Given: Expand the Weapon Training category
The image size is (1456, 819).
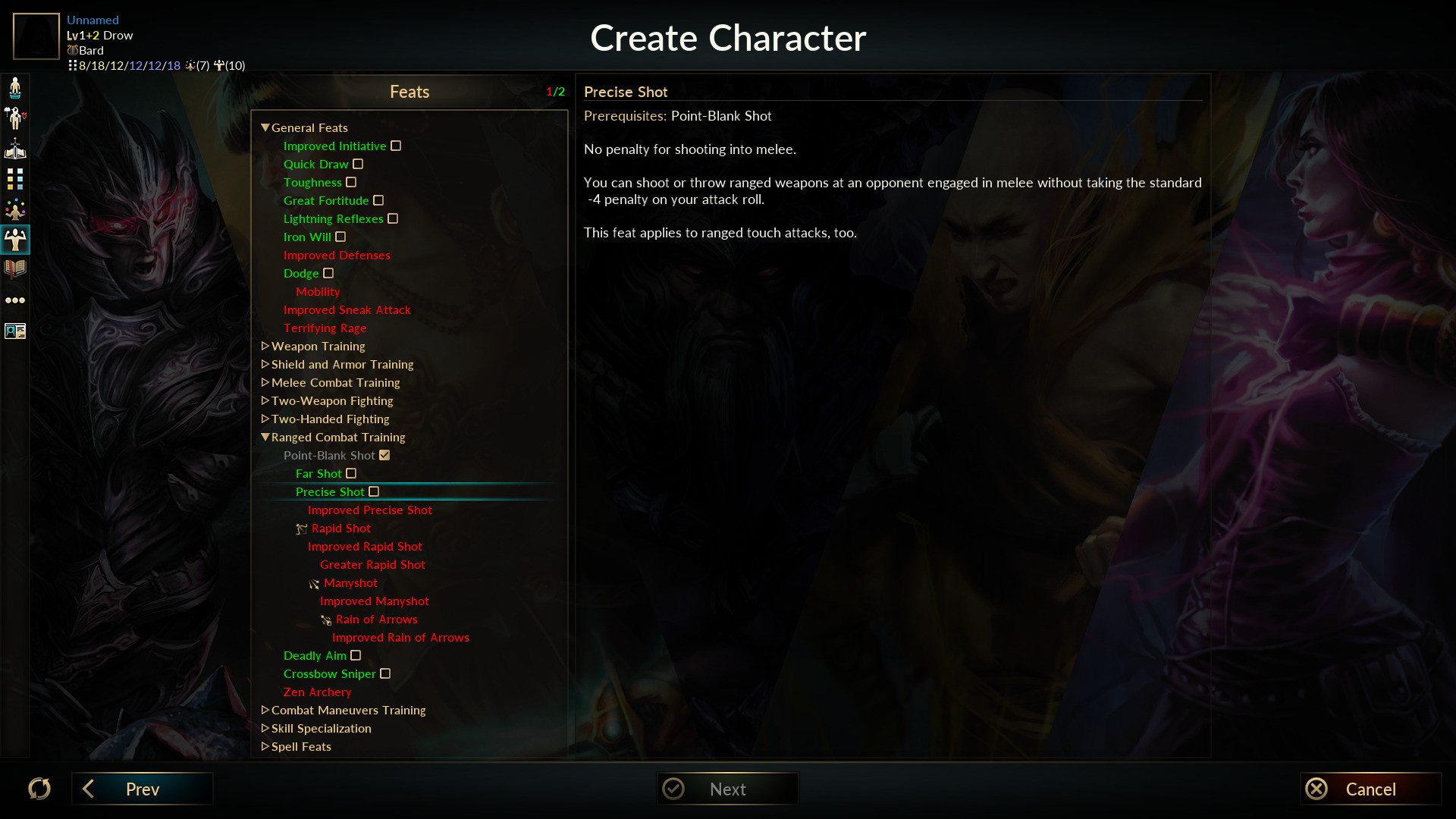Looking at the screenshot, I should (x=265, y=347).
